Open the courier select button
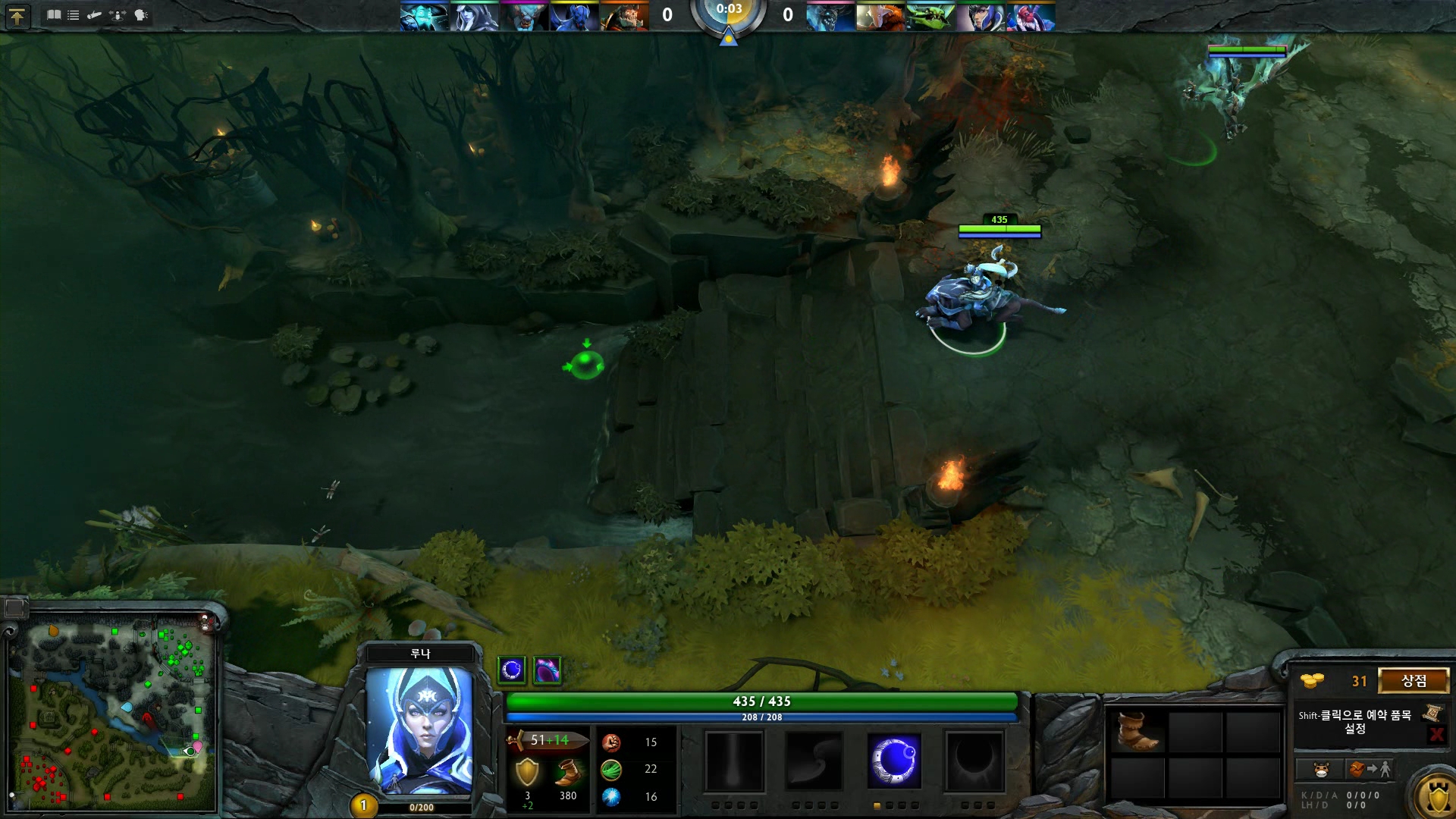 pyautogui.click(x=1320, y=769)
